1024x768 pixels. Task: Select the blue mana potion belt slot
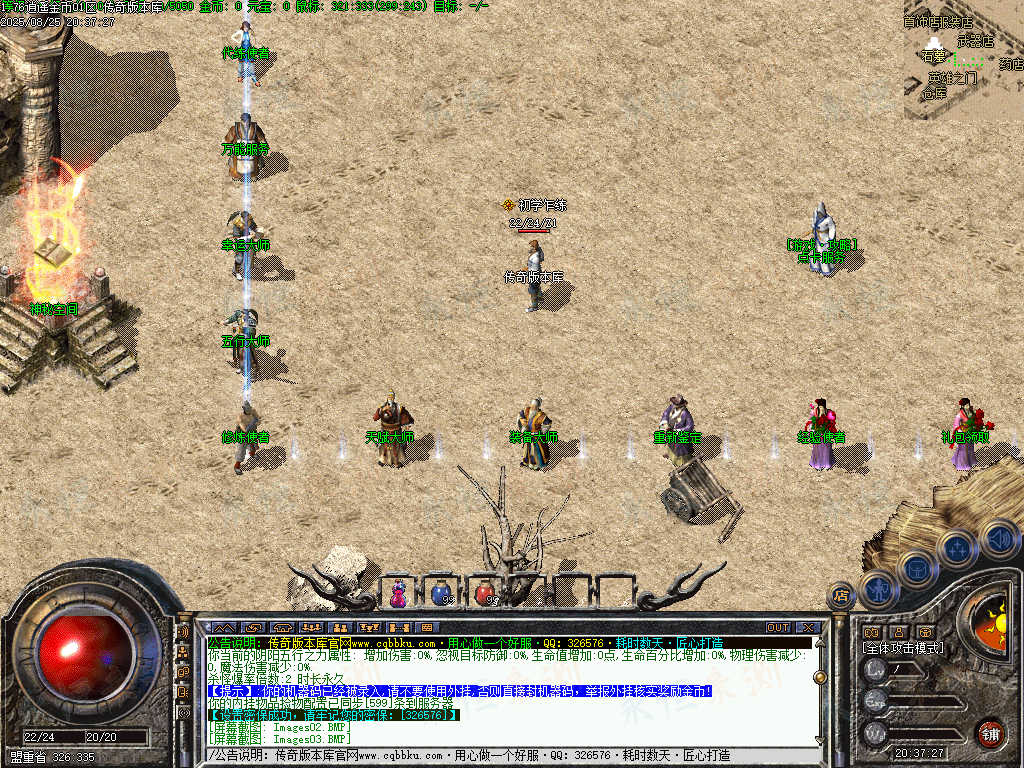441,593
